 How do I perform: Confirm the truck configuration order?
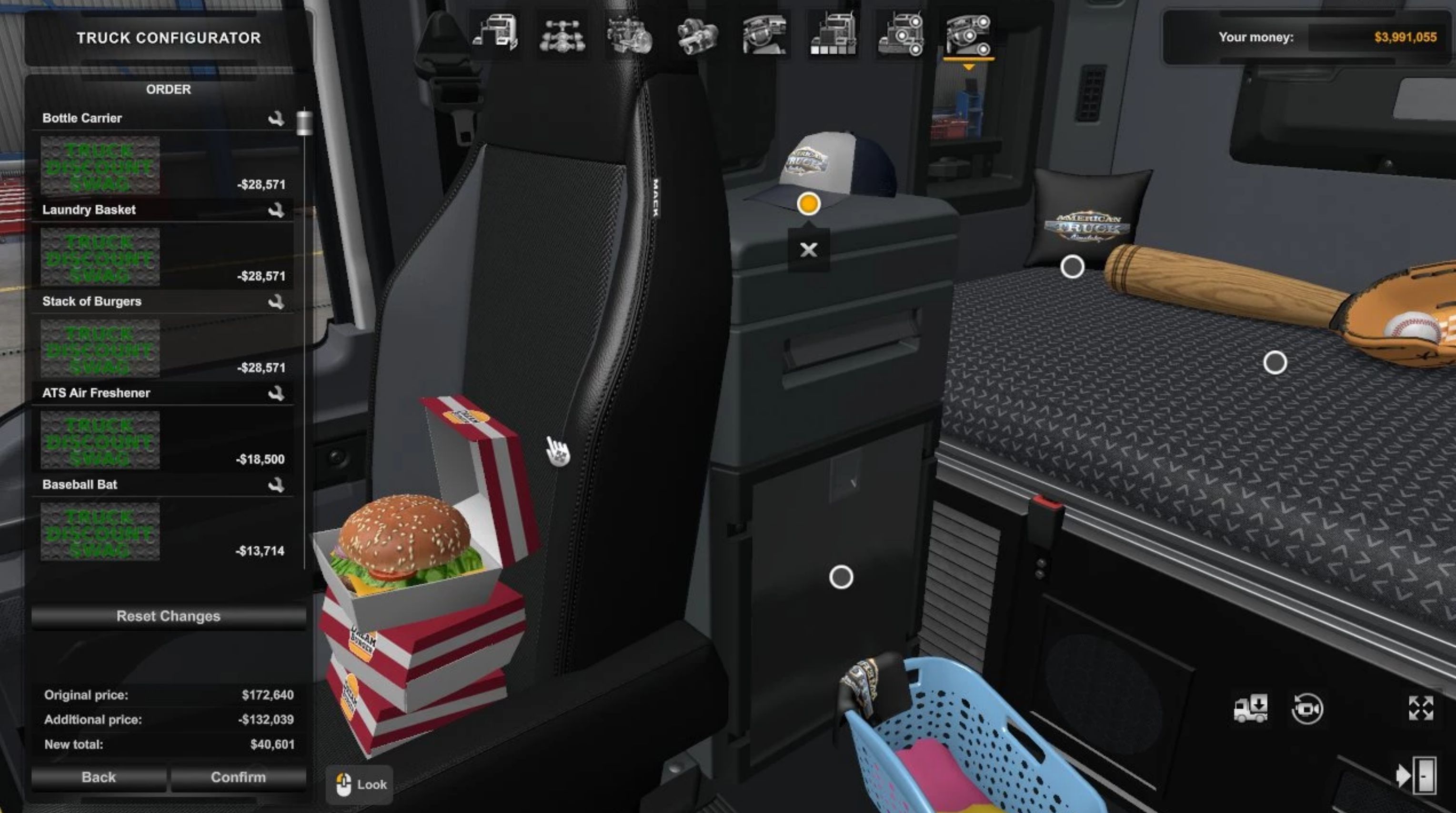238,777
